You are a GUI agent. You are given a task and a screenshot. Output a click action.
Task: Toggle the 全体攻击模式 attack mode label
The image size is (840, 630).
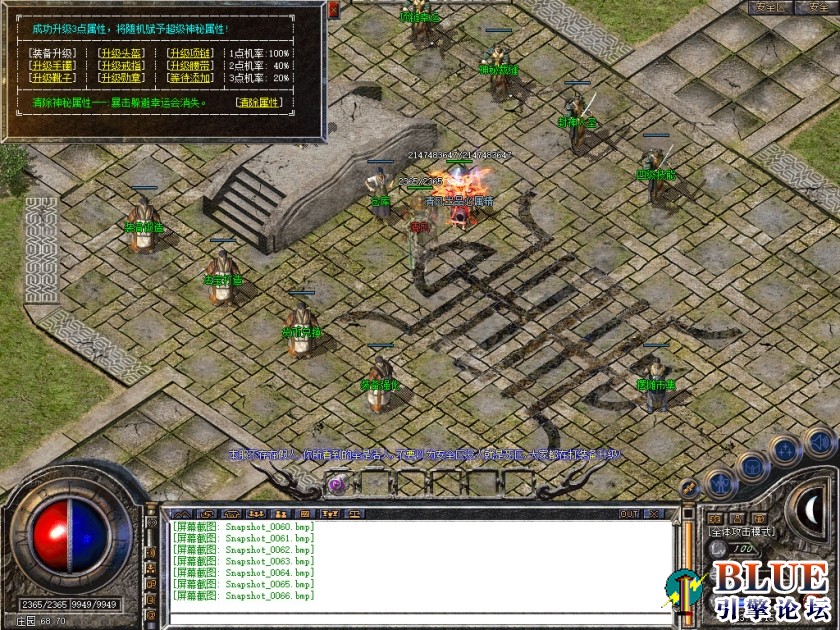point(742,533)
